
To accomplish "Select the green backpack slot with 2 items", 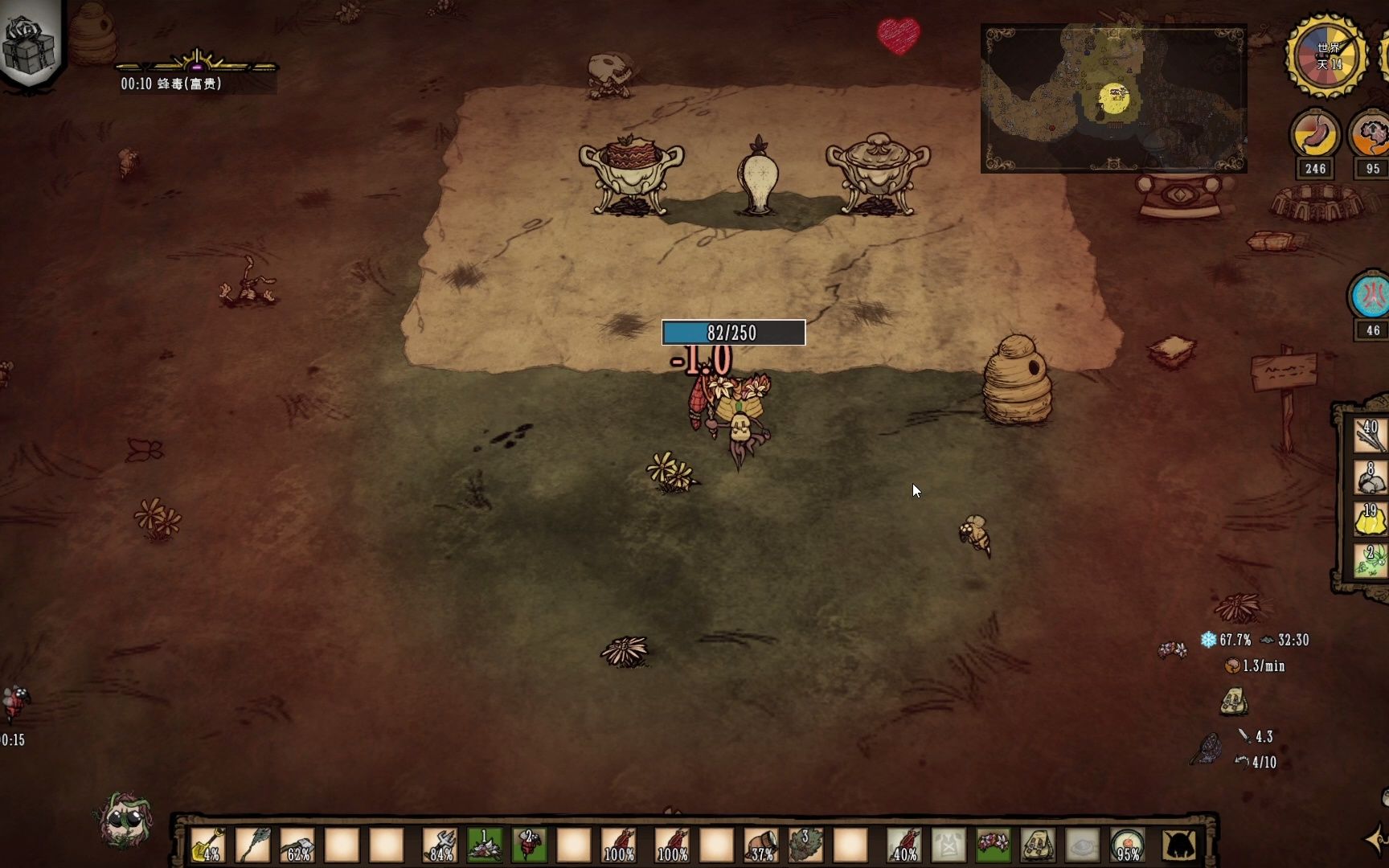I will point(1370,561).
